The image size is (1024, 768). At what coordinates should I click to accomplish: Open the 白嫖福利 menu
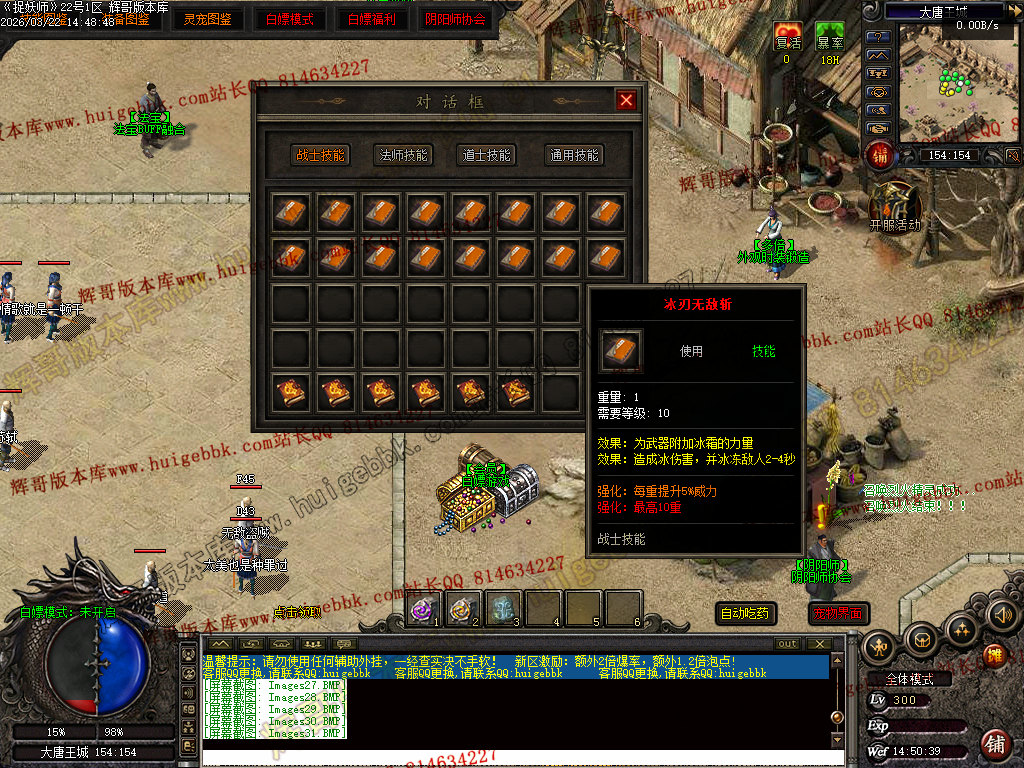point(371,18)
